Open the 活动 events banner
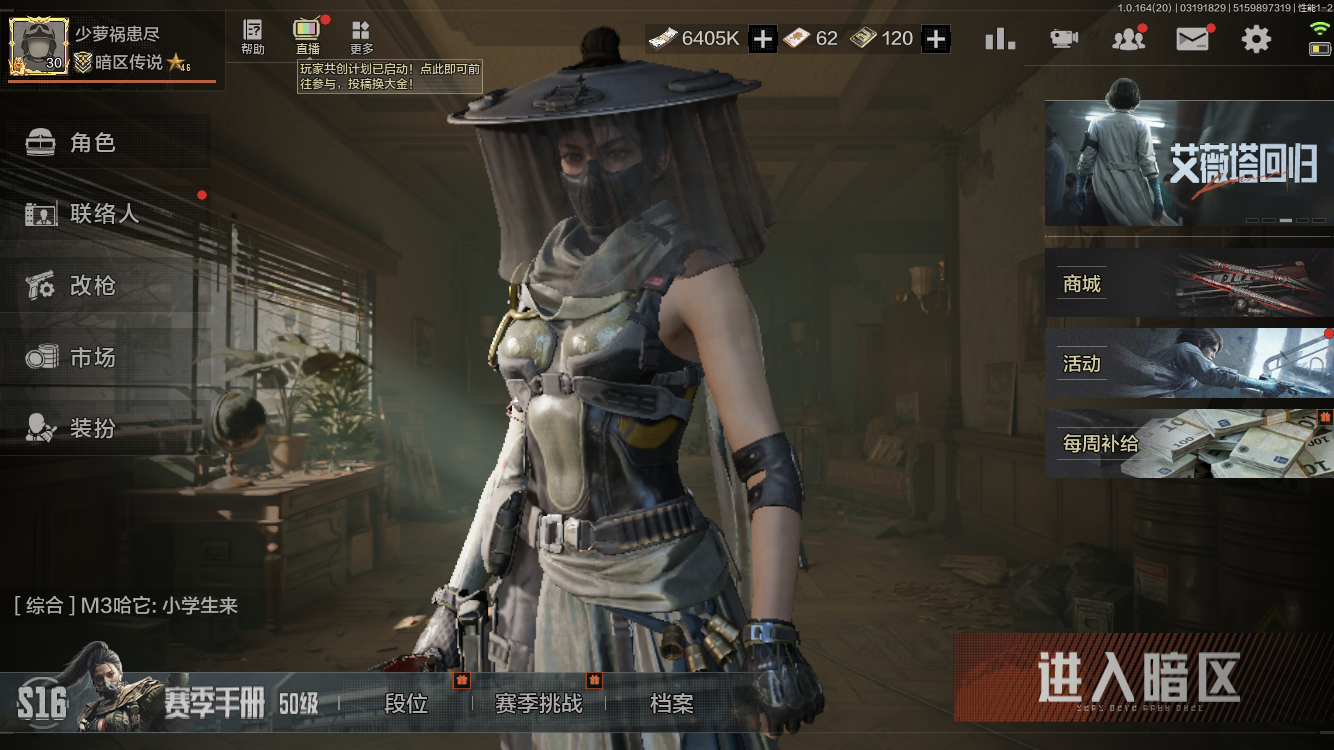1334x750 pixels. click(1188, 363)
